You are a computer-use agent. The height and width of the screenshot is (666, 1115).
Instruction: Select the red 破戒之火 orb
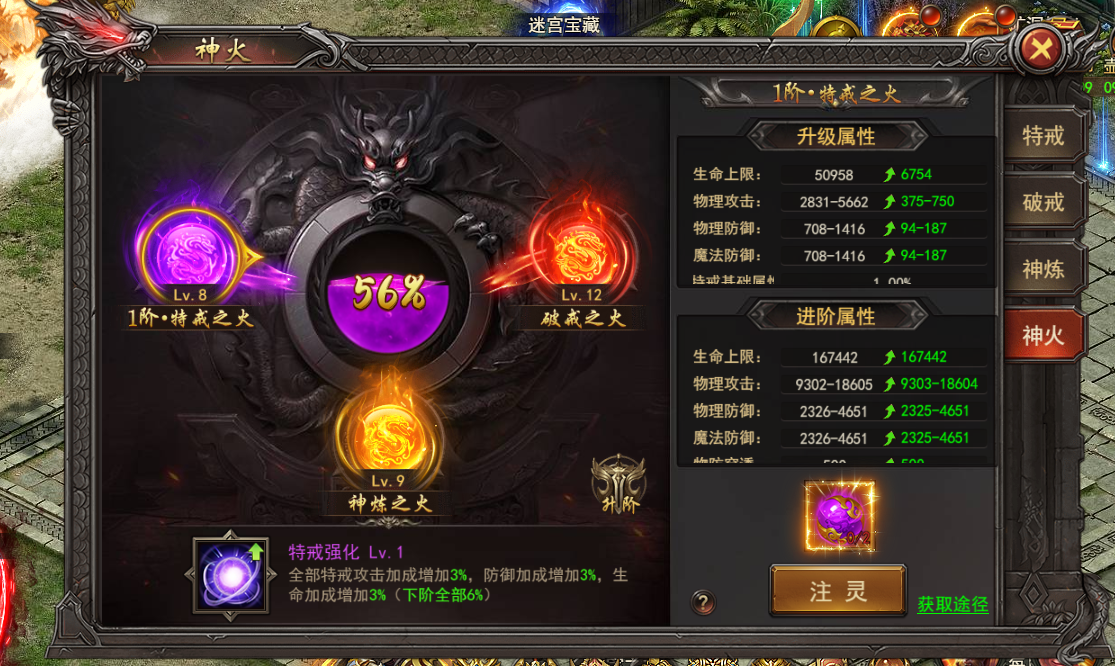(x=580, y=252)
